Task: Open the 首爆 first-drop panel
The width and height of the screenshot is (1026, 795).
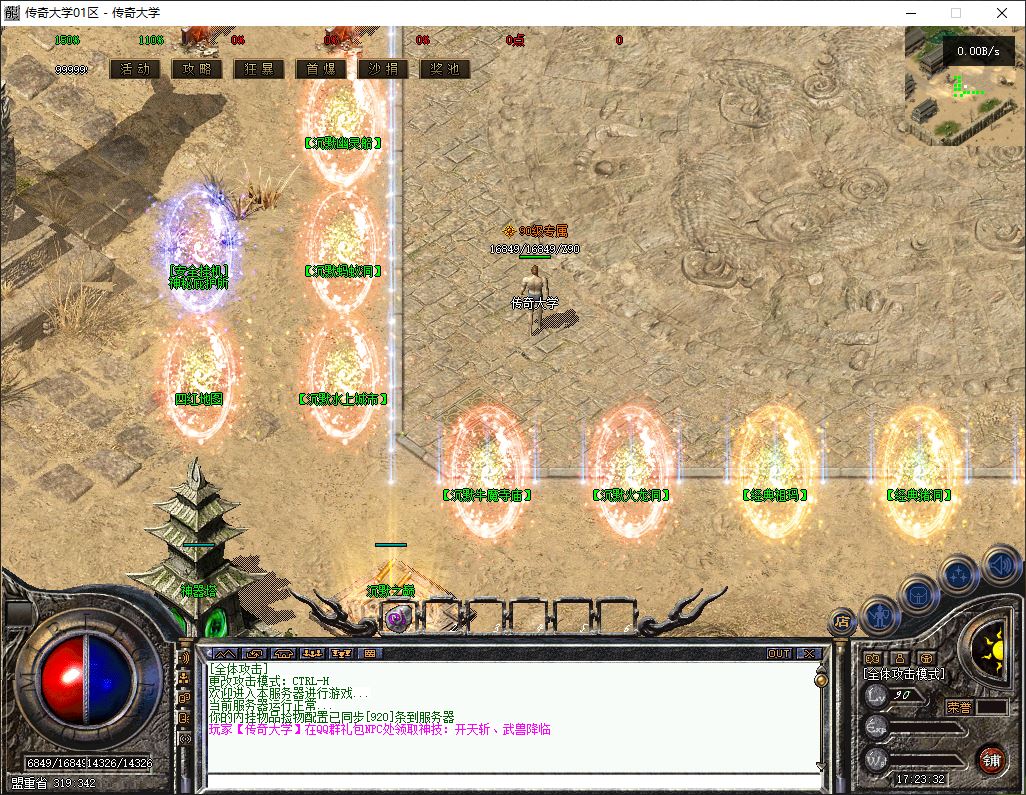Action: (321, 69)
